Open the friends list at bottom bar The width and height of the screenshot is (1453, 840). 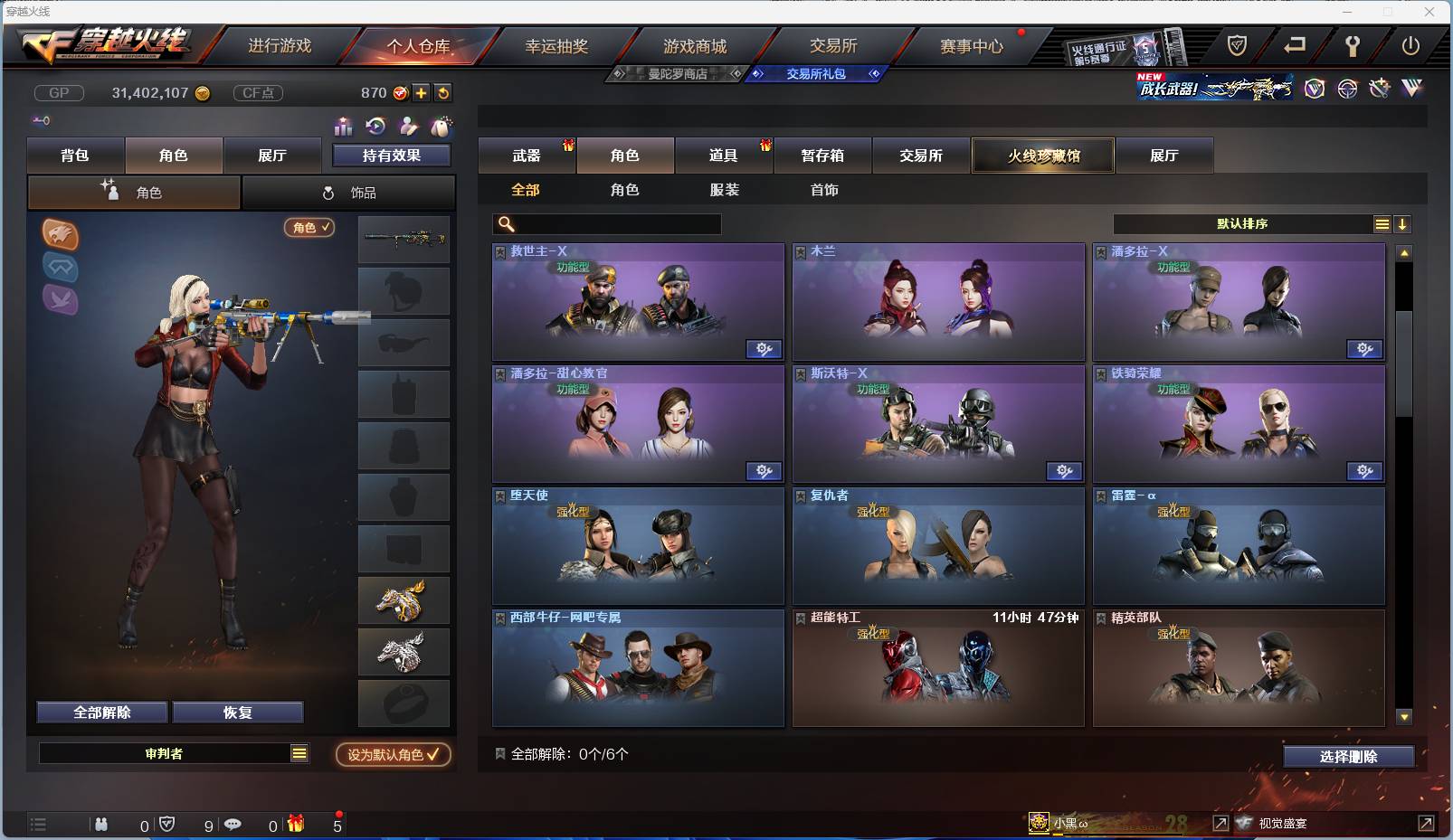[x=101, y=825]
